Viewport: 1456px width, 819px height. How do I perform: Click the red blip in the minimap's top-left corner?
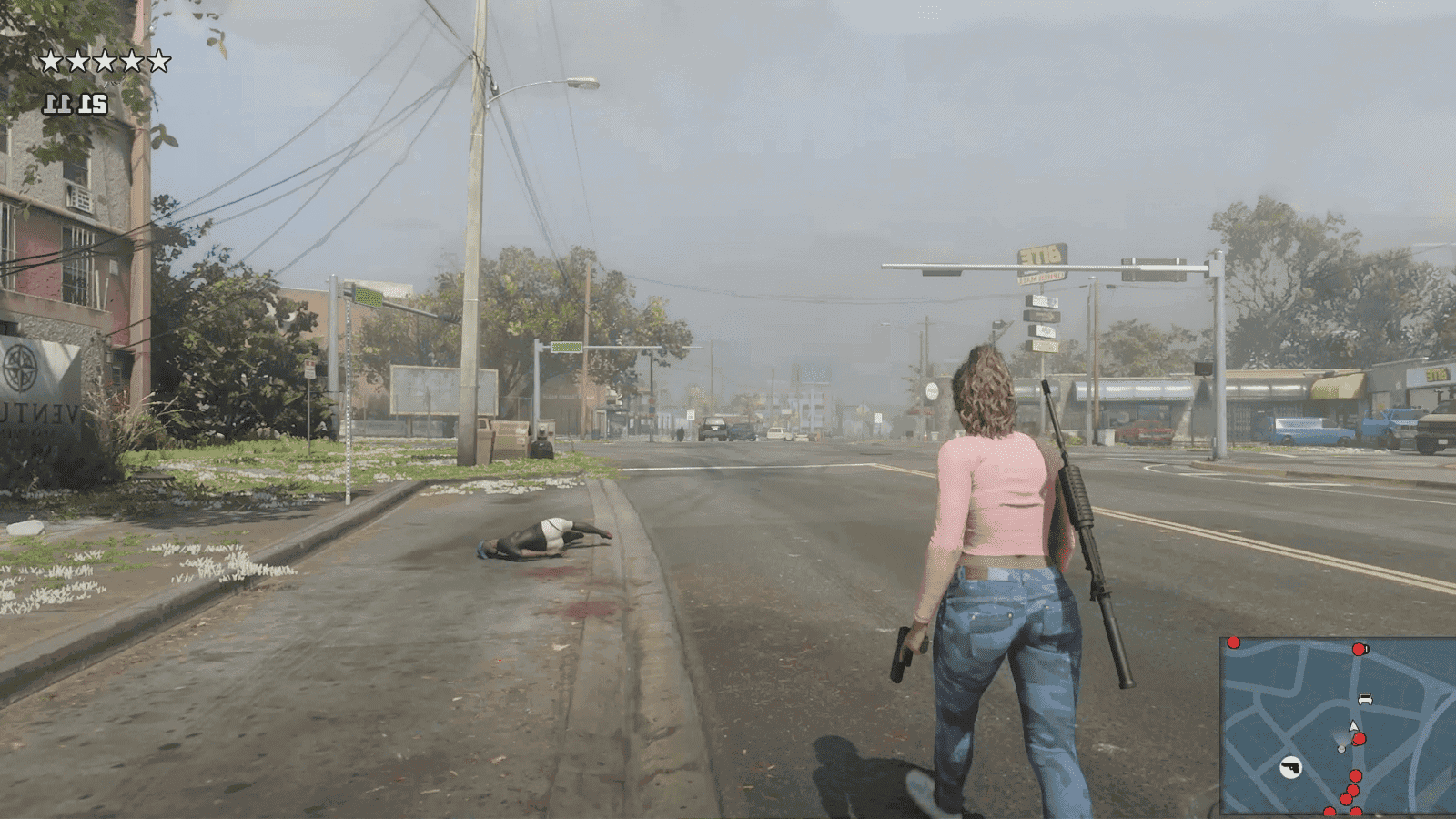coord(1233,642)
